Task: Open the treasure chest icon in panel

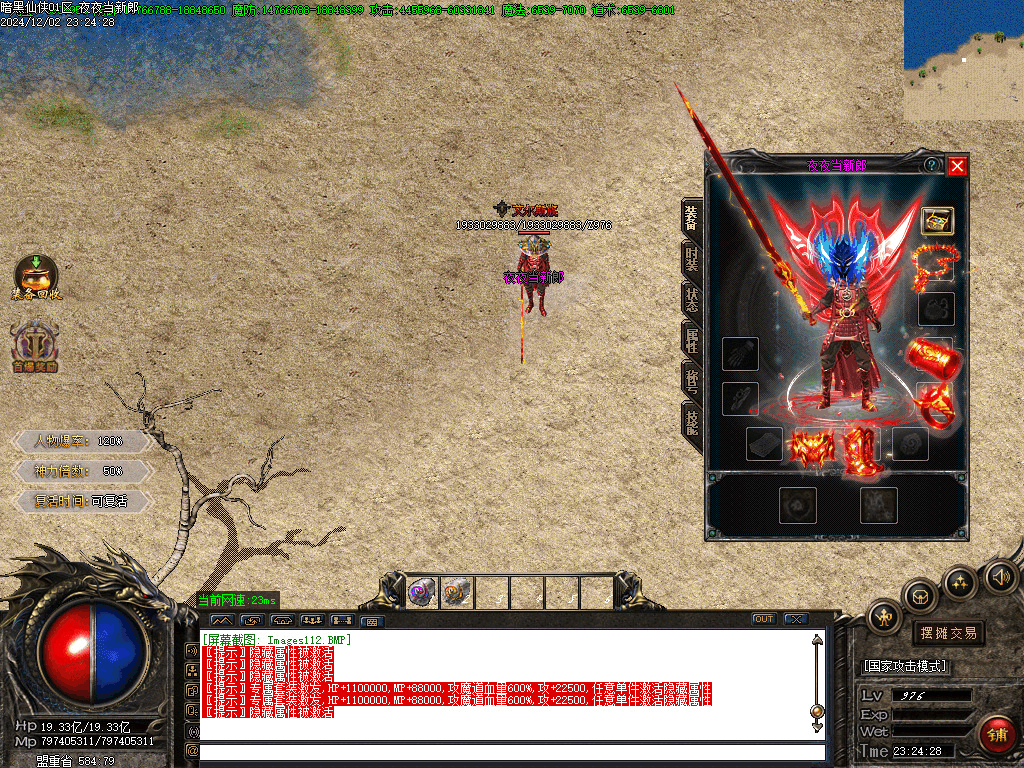Action: [x=936, y=220]
